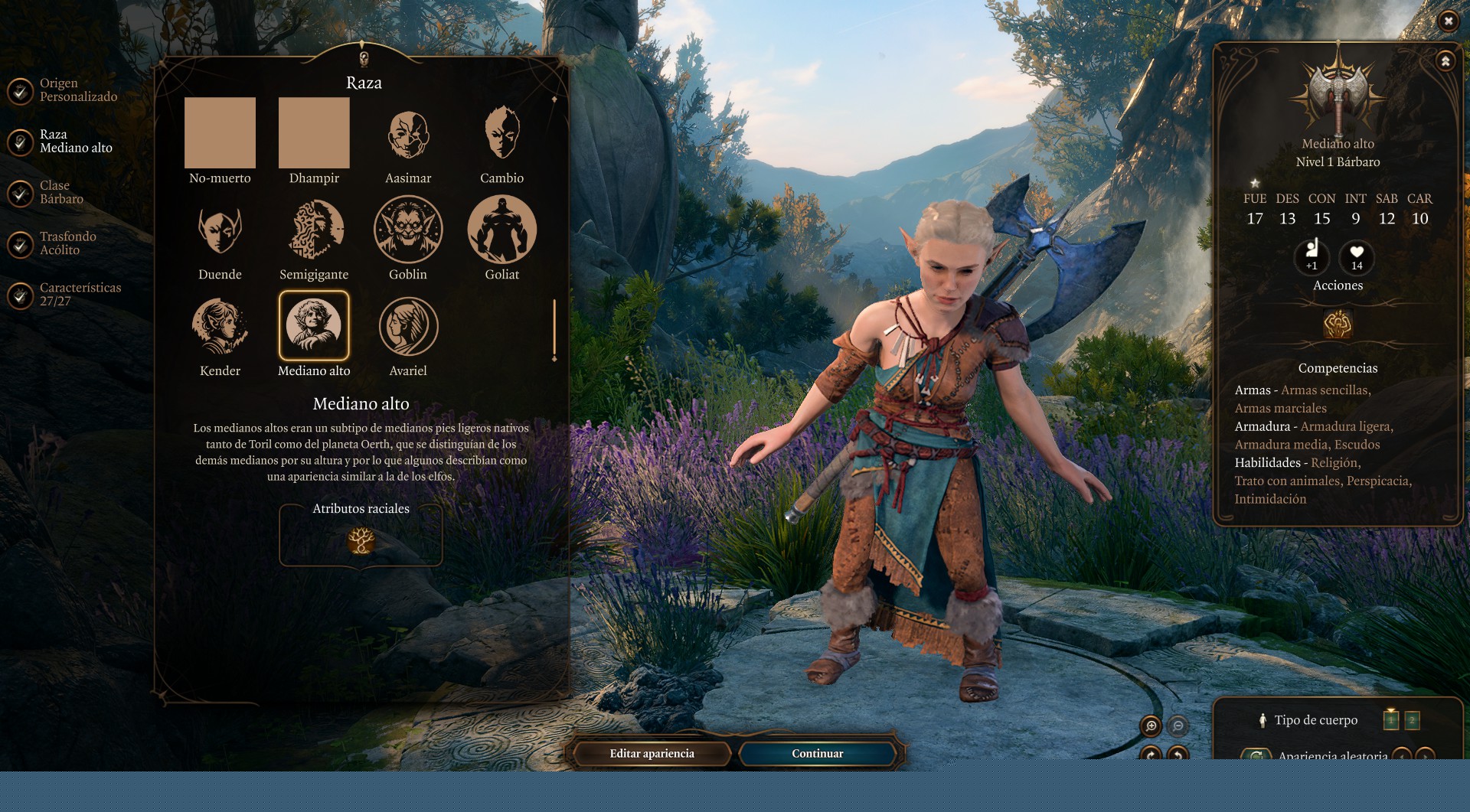Click the Editar apariencia button
Viewport: 1470px width, 812px height.
pyautogui.click(x=652, y=754)
